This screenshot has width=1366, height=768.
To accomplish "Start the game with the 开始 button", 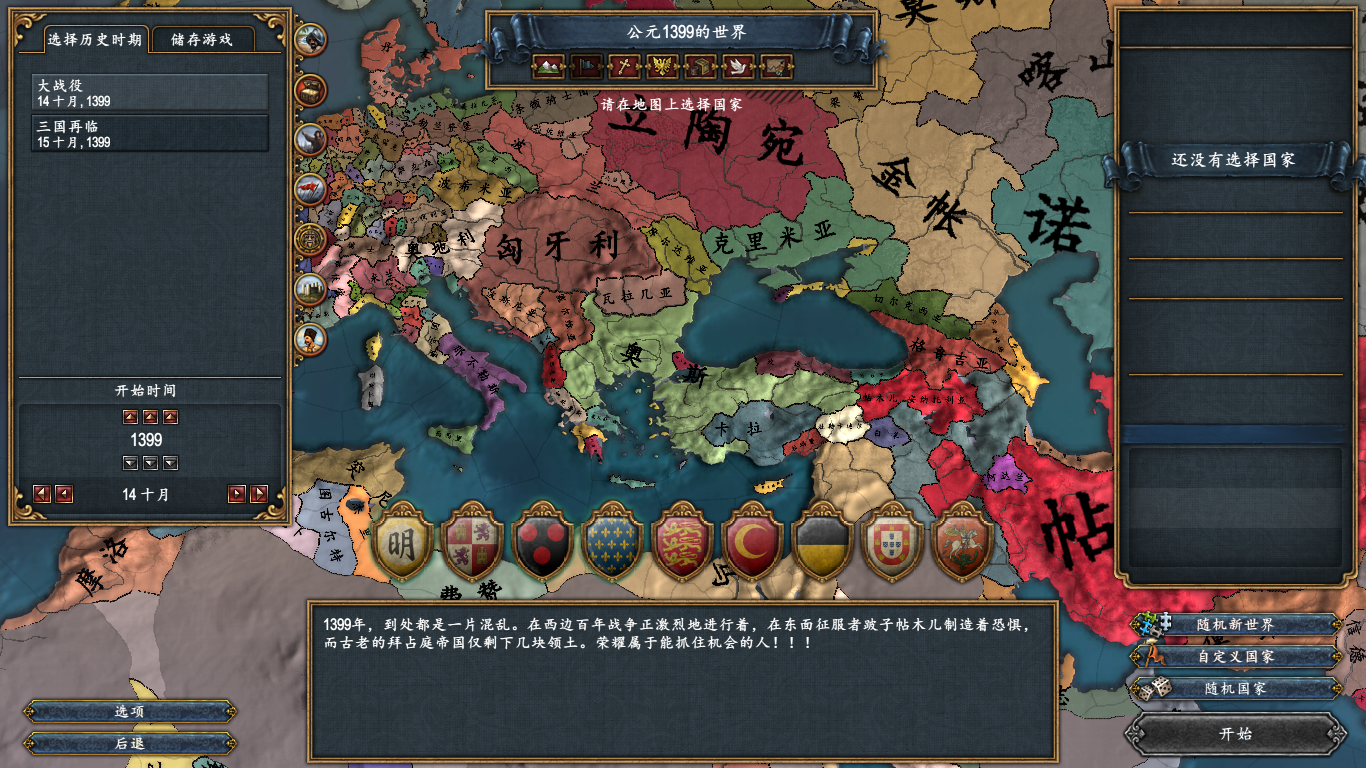I will pos(1236,733).
